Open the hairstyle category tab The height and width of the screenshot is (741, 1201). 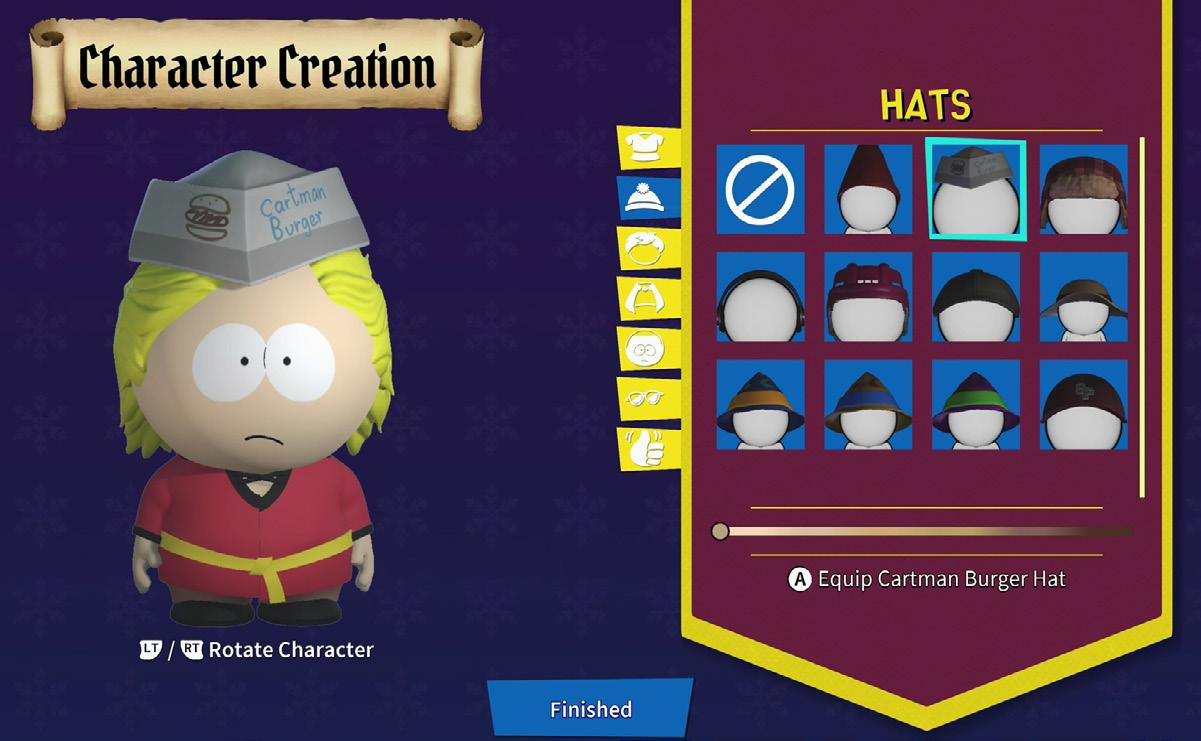click(x=646, y=248)
